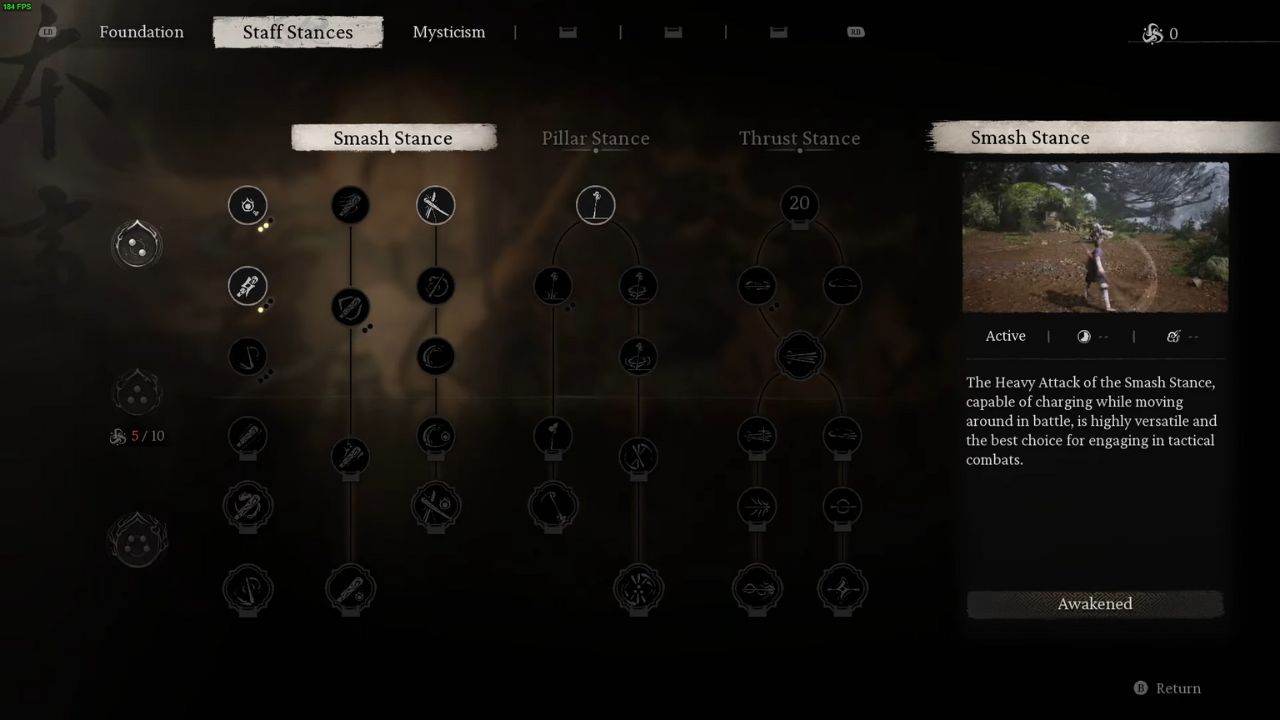The width and height of the screenshot is (1280, 720).
Task: Open the Mysticism tab
Action: coord(448,32)
